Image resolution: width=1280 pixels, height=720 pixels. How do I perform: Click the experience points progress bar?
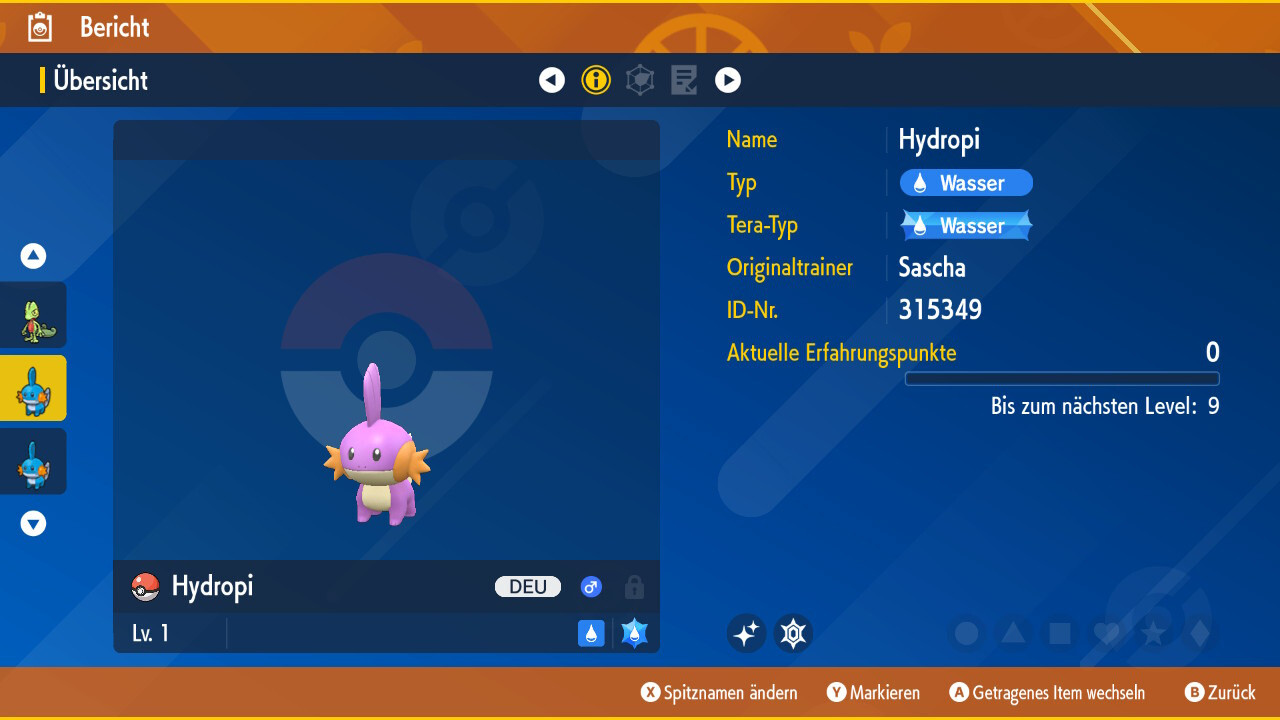click(1062, 379)
